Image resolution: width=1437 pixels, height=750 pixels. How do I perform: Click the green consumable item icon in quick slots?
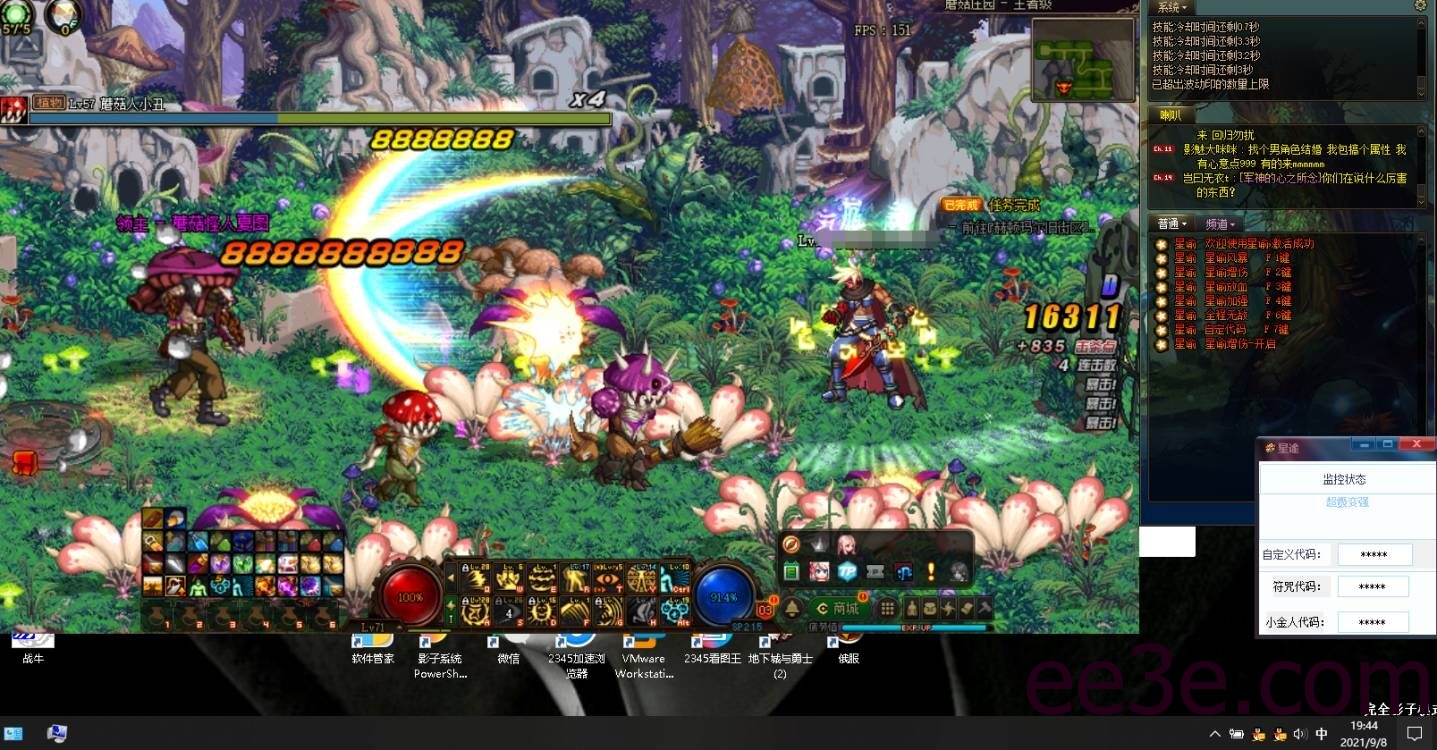click(x=791, y=571)
